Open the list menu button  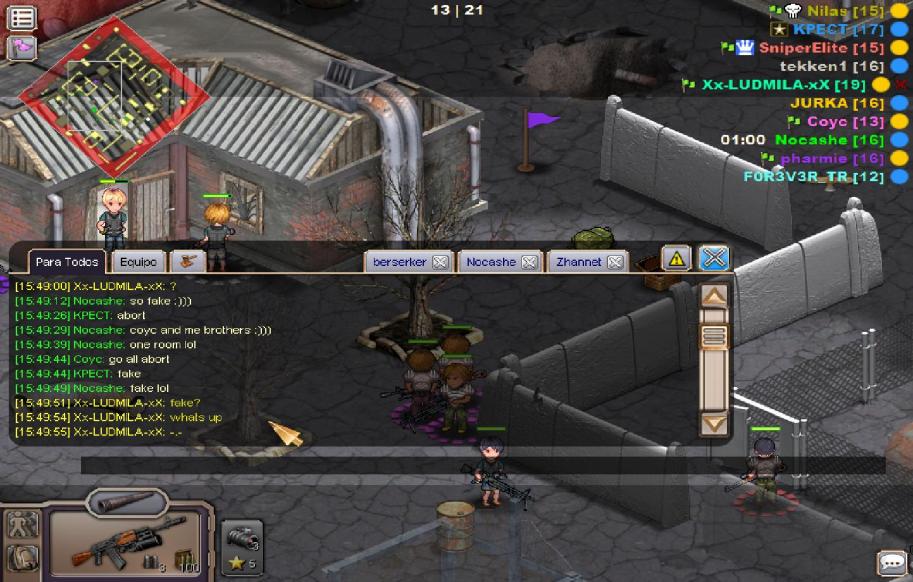coord(22,18)
